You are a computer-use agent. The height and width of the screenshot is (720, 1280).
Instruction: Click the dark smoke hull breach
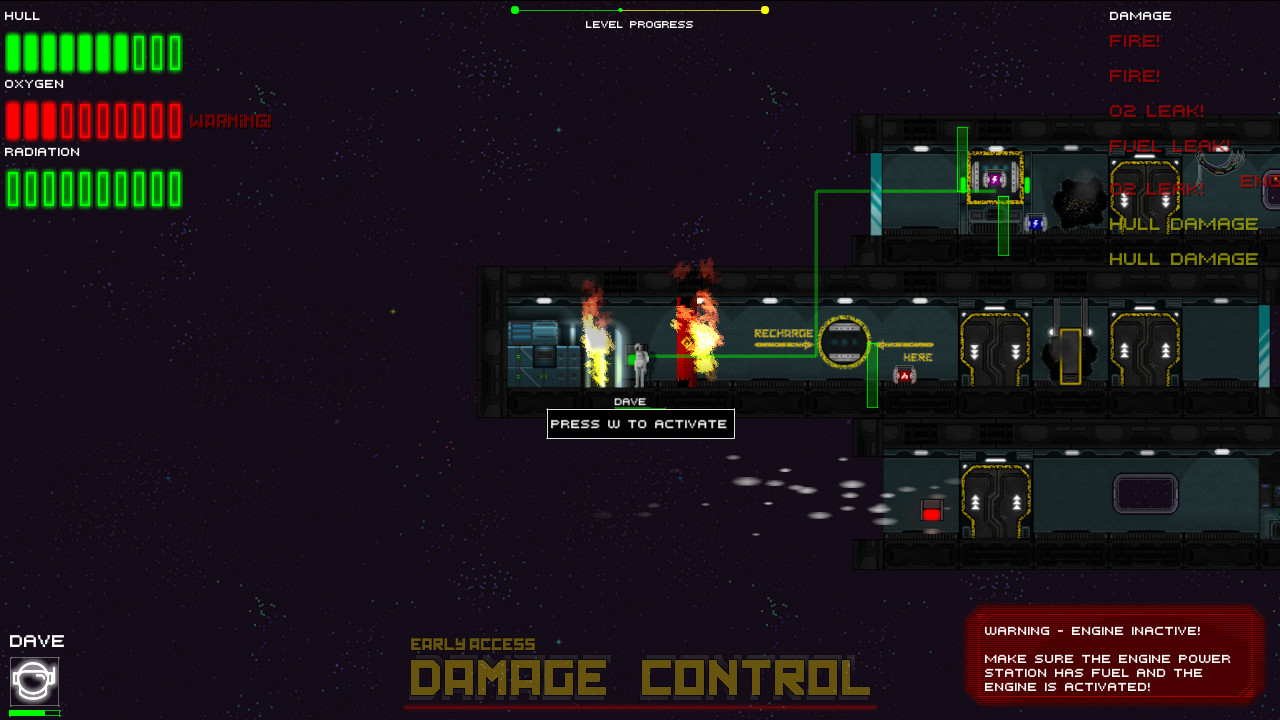point(1080,200)
